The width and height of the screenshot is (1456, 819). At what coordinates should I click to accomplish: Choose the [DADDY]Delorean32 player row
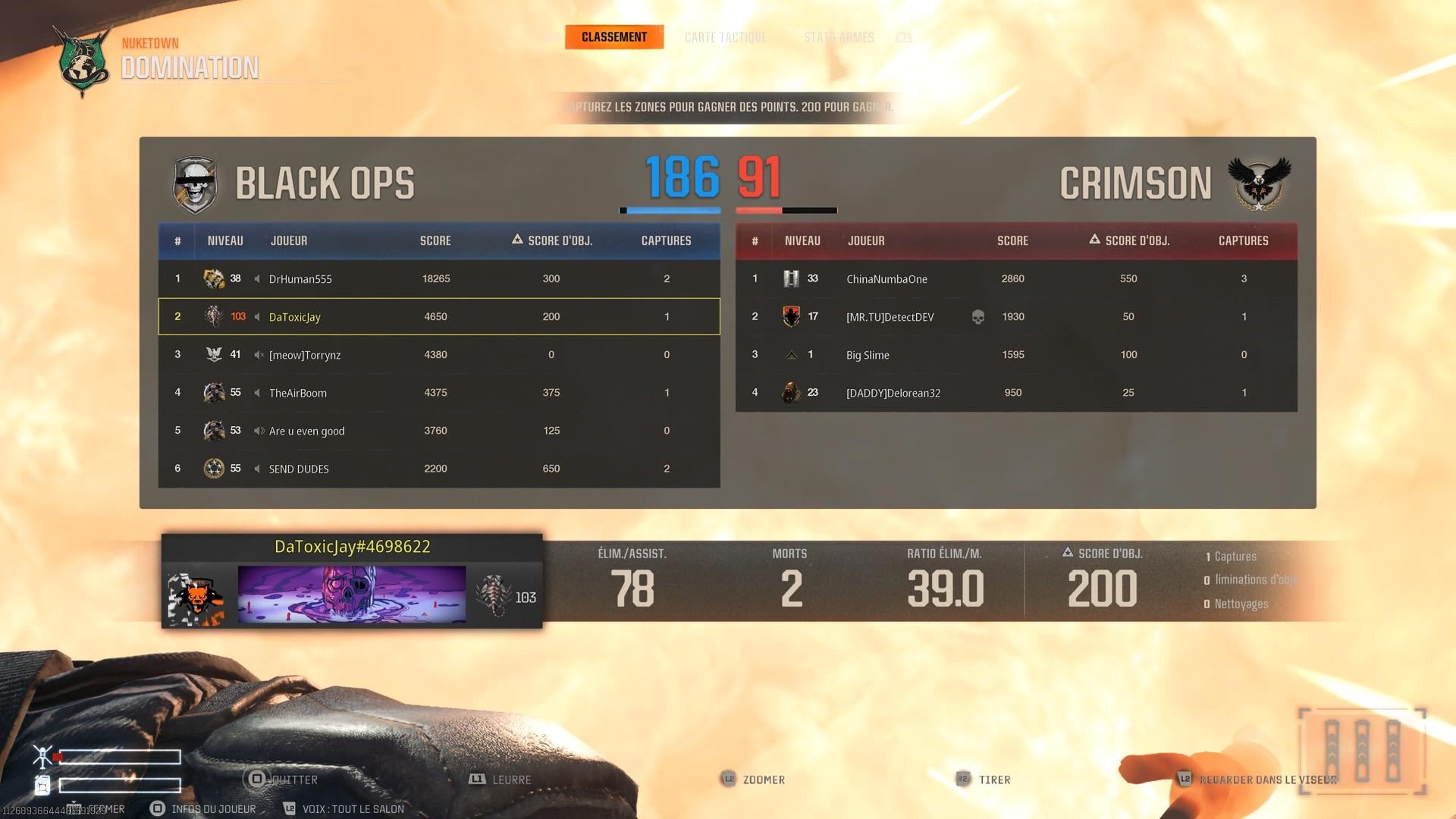pyautogui.click(x=1016, y=393)
